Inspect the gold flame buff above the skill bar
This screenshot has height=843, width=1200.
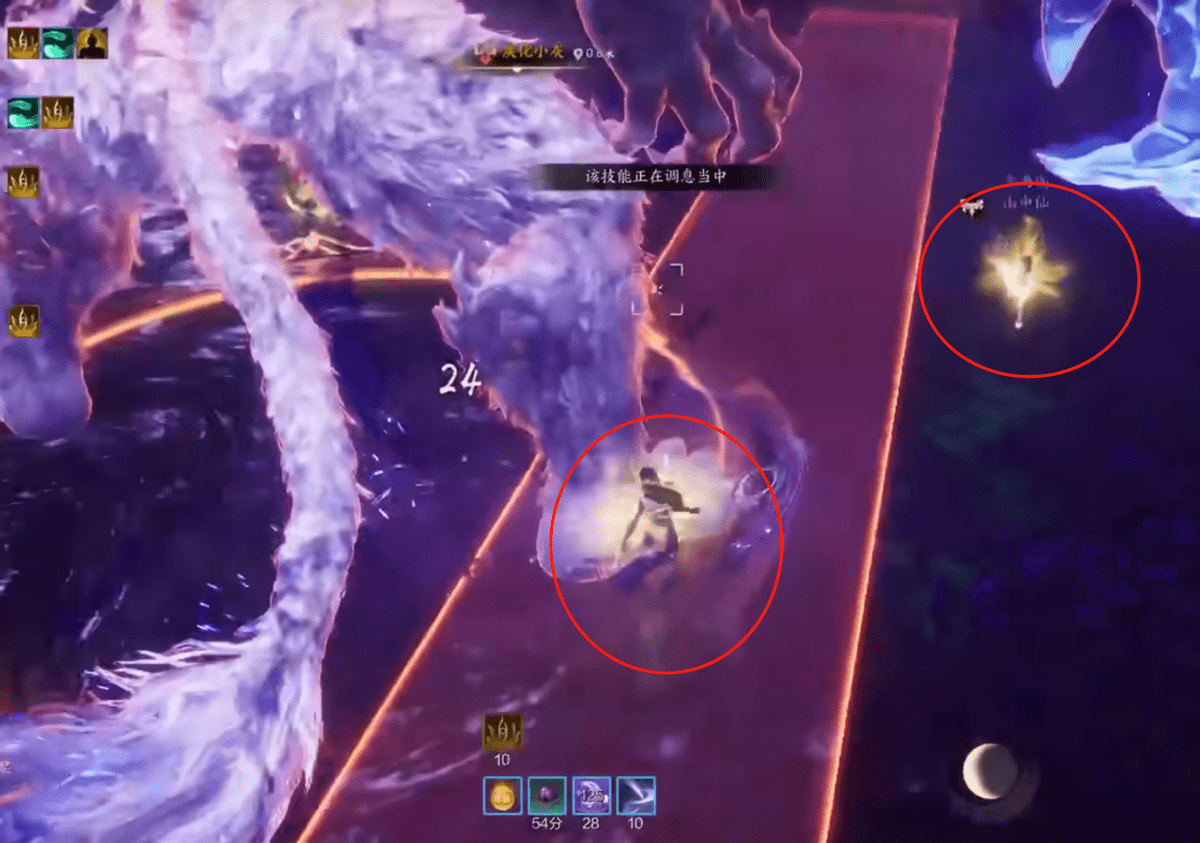coord(502,732)
